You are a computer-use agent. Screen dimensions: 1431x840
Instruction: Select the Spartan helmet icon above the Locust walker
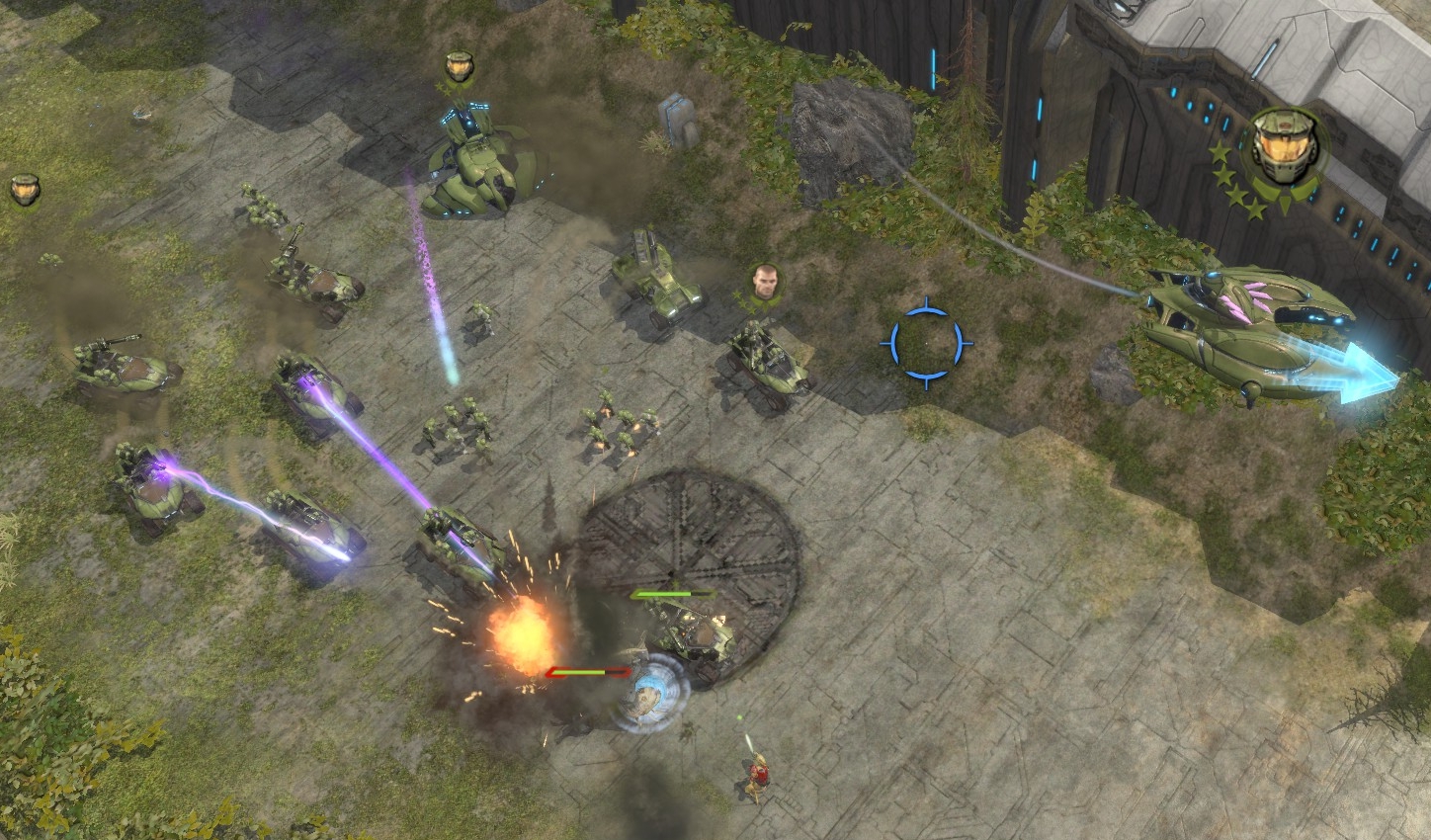[x=457, y=67]
